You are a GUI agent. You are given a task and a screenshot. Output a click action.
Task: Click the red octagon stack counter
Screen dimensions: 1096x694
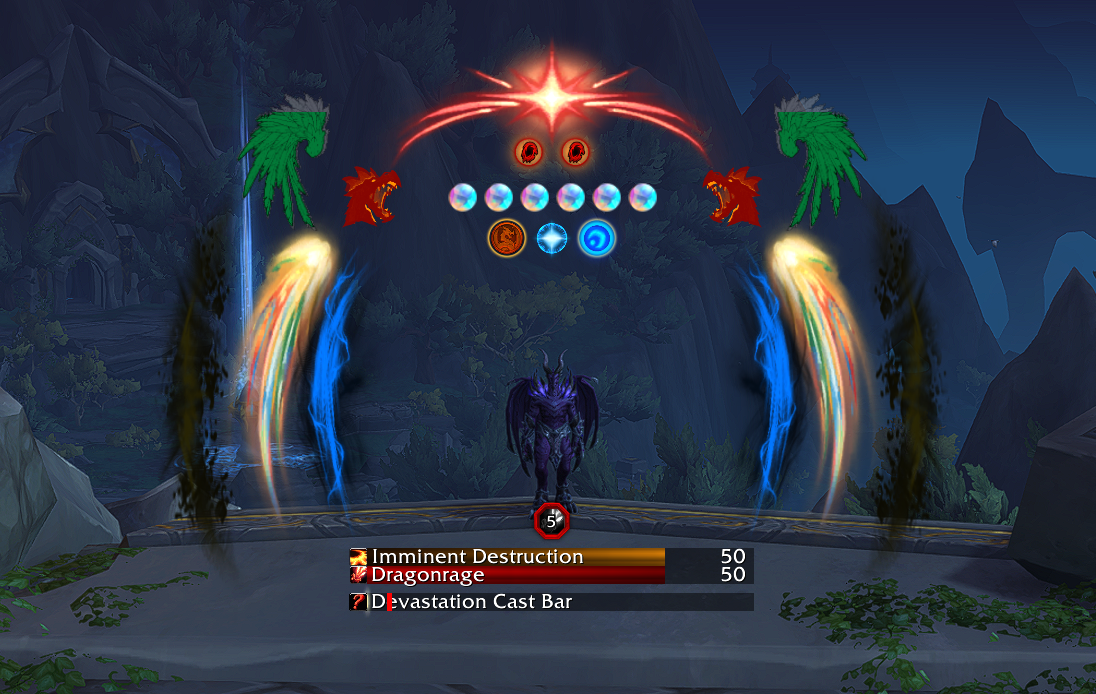coord(550,520)
